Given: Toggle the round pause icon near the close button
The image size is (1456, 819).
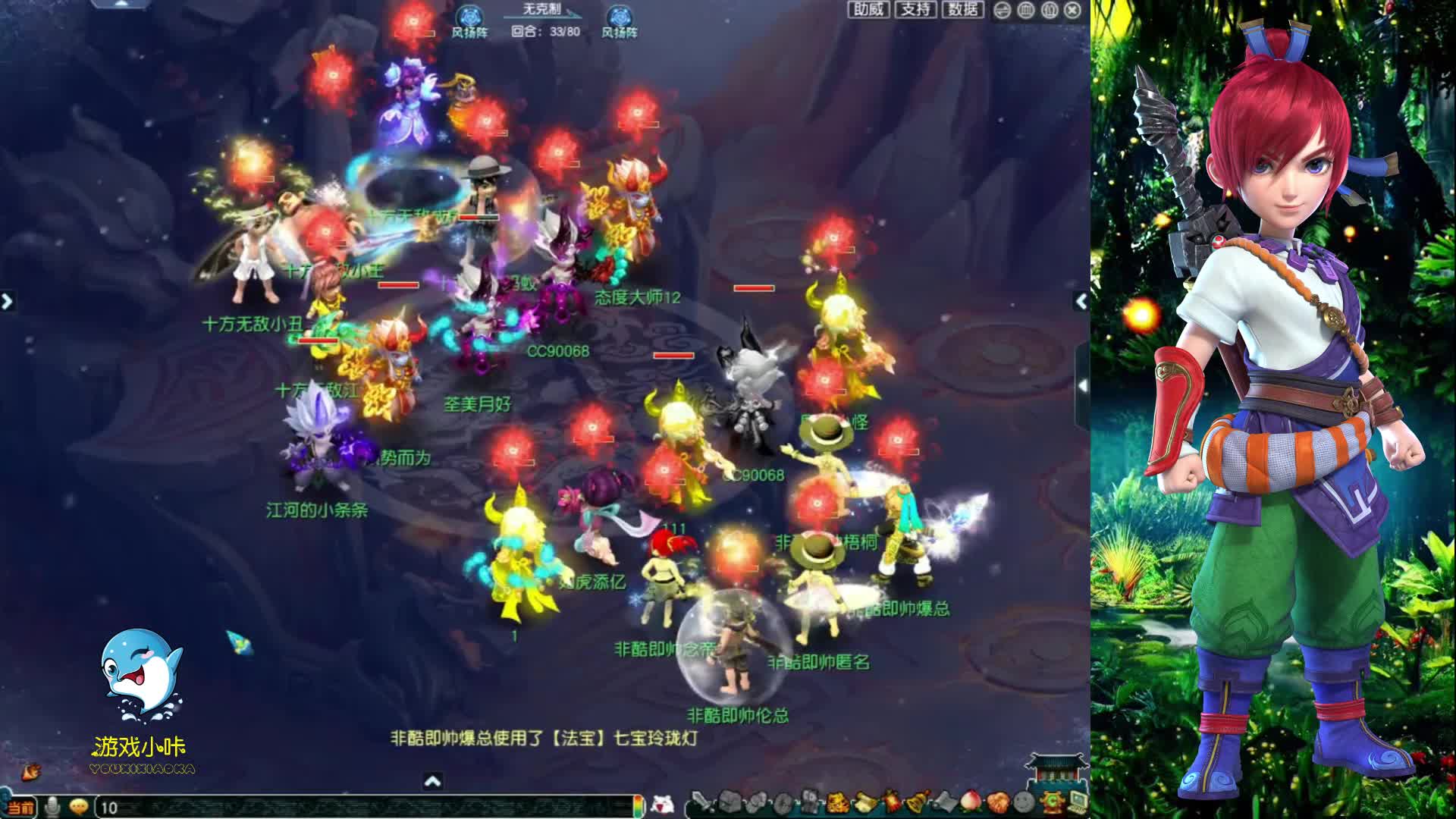Looking at the screenshot, I should 1050,10.
